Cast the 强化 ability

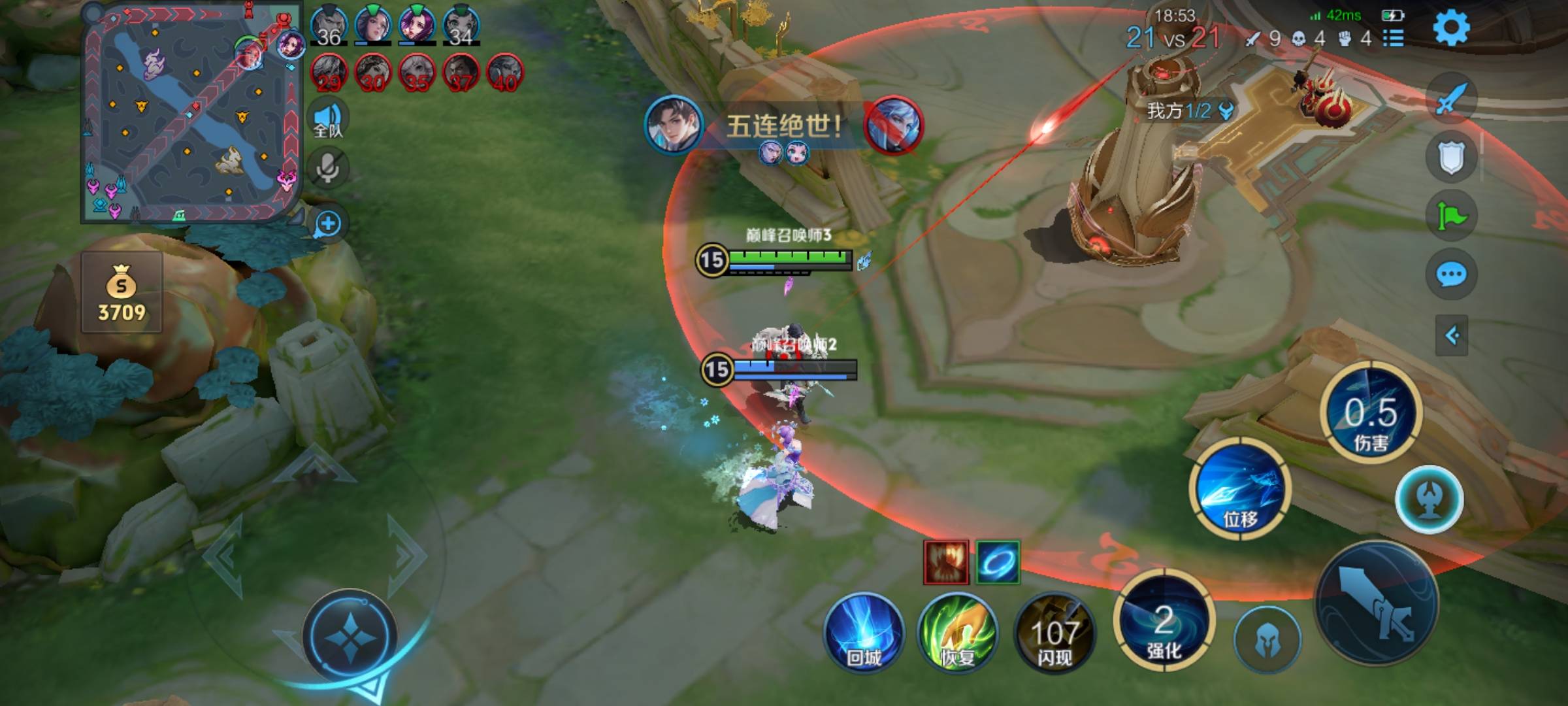point(1164,622)
